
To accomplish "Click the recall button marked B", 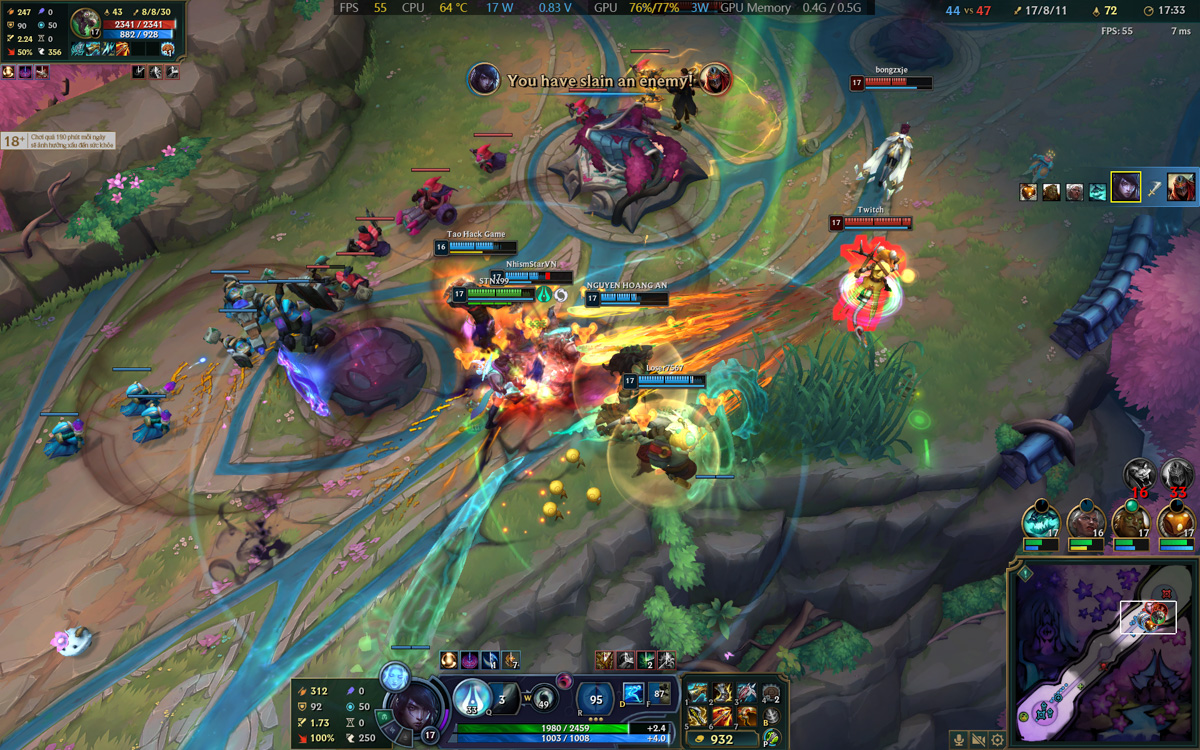I will point(770,717).
